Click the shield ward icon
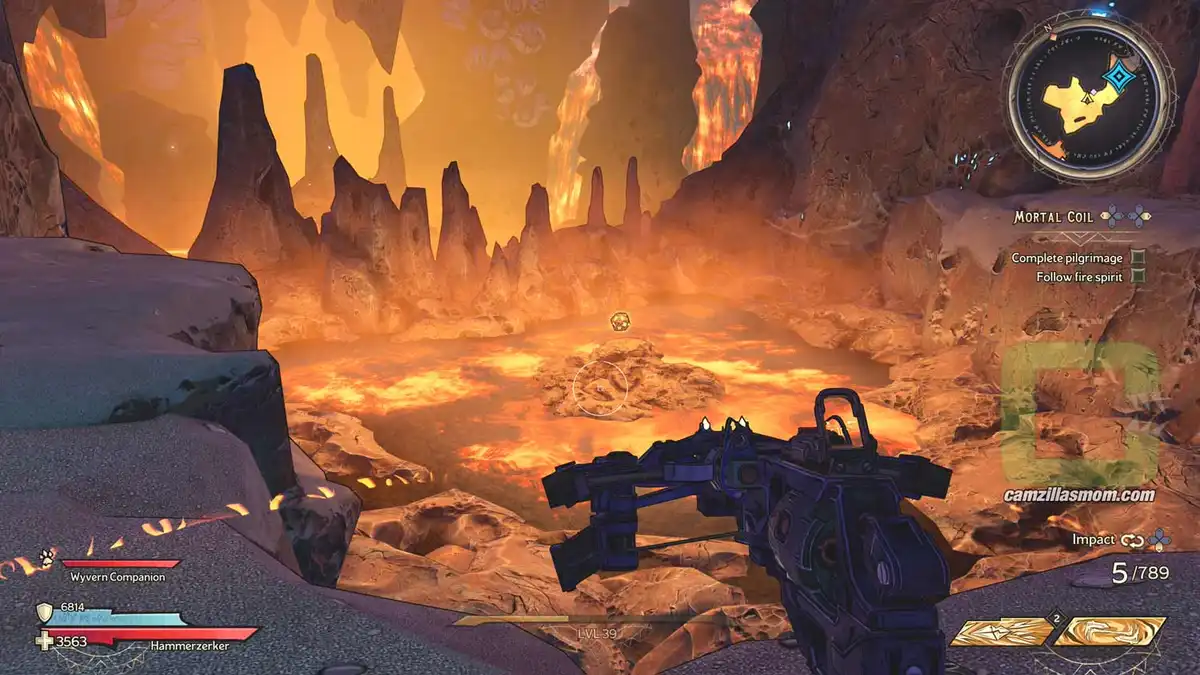The height and width of the screenshot is (675, 1200). point(44,612)
